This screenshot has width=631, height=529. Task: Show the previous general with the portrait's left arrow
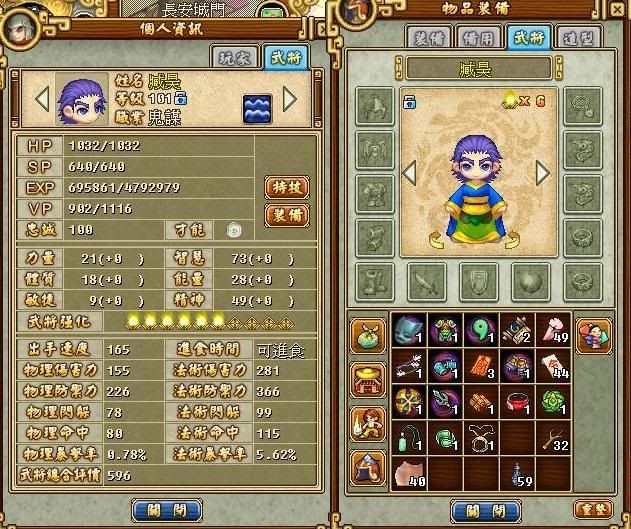(x=43, y=99)
